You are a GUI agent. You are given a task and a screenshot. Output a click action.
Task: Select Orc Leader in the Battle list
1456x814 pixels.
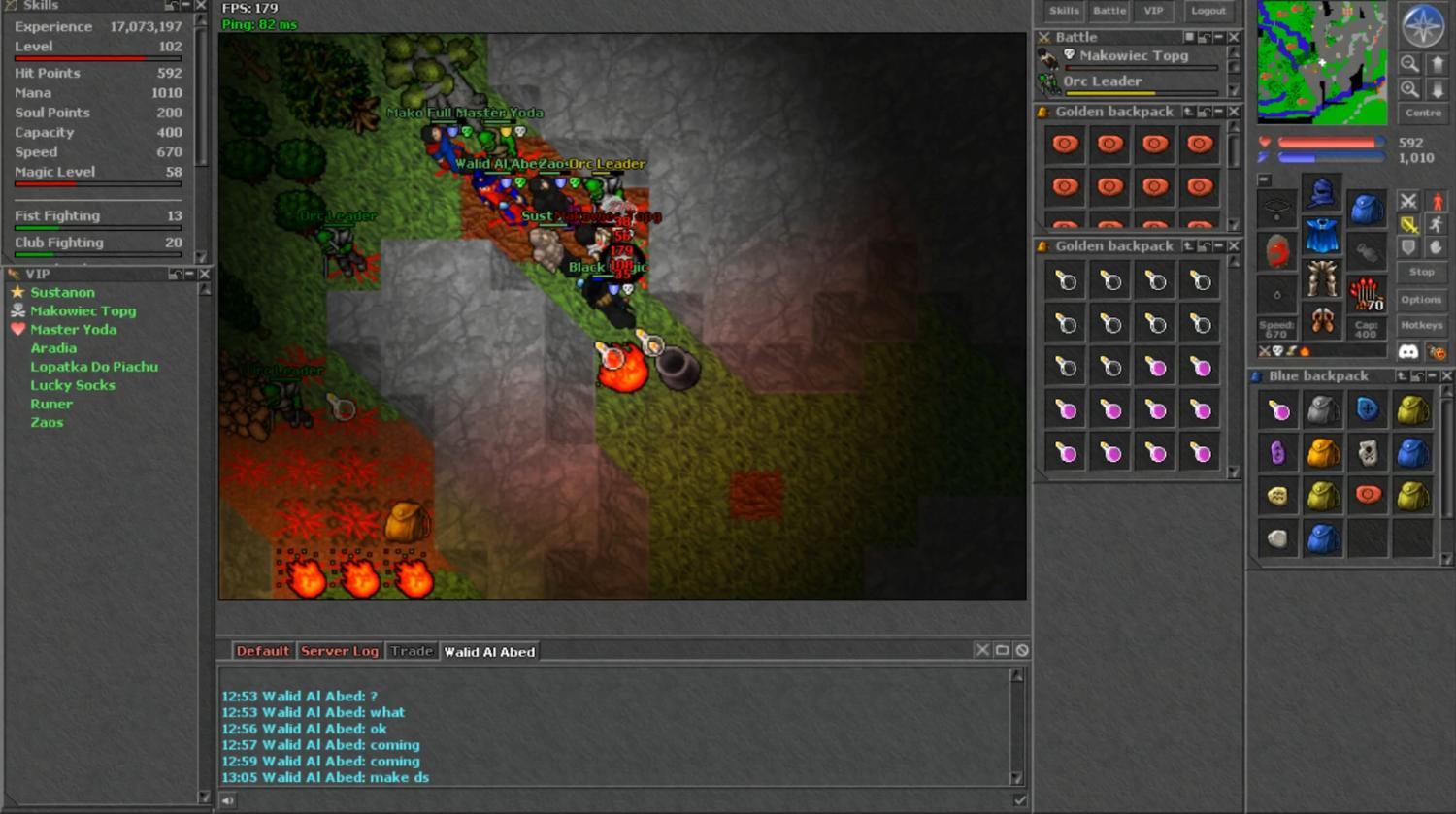pos(1102,81)
